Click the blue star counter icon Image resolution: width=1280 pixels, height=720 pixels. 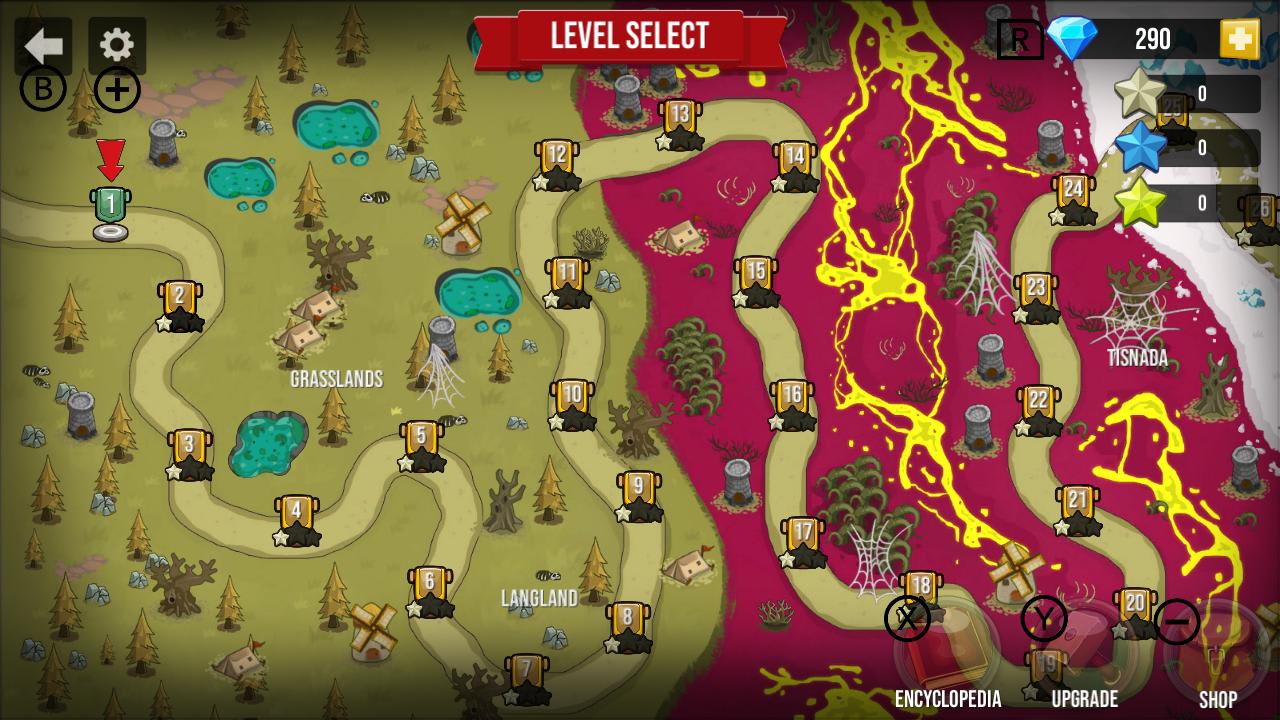coord(1139,148)
